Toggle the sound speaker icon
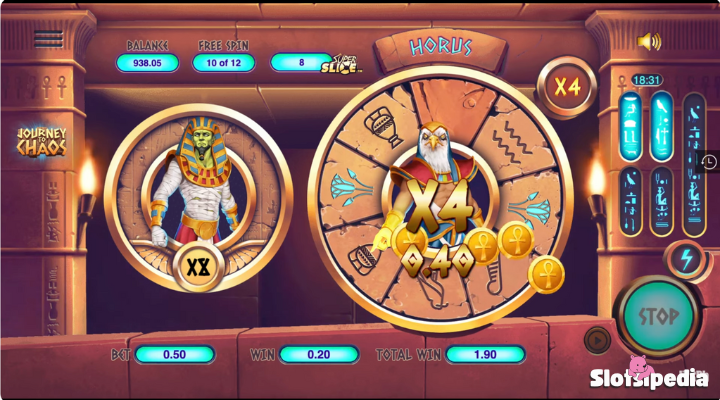This screenshot has width=720, height=400. (650, 41)
